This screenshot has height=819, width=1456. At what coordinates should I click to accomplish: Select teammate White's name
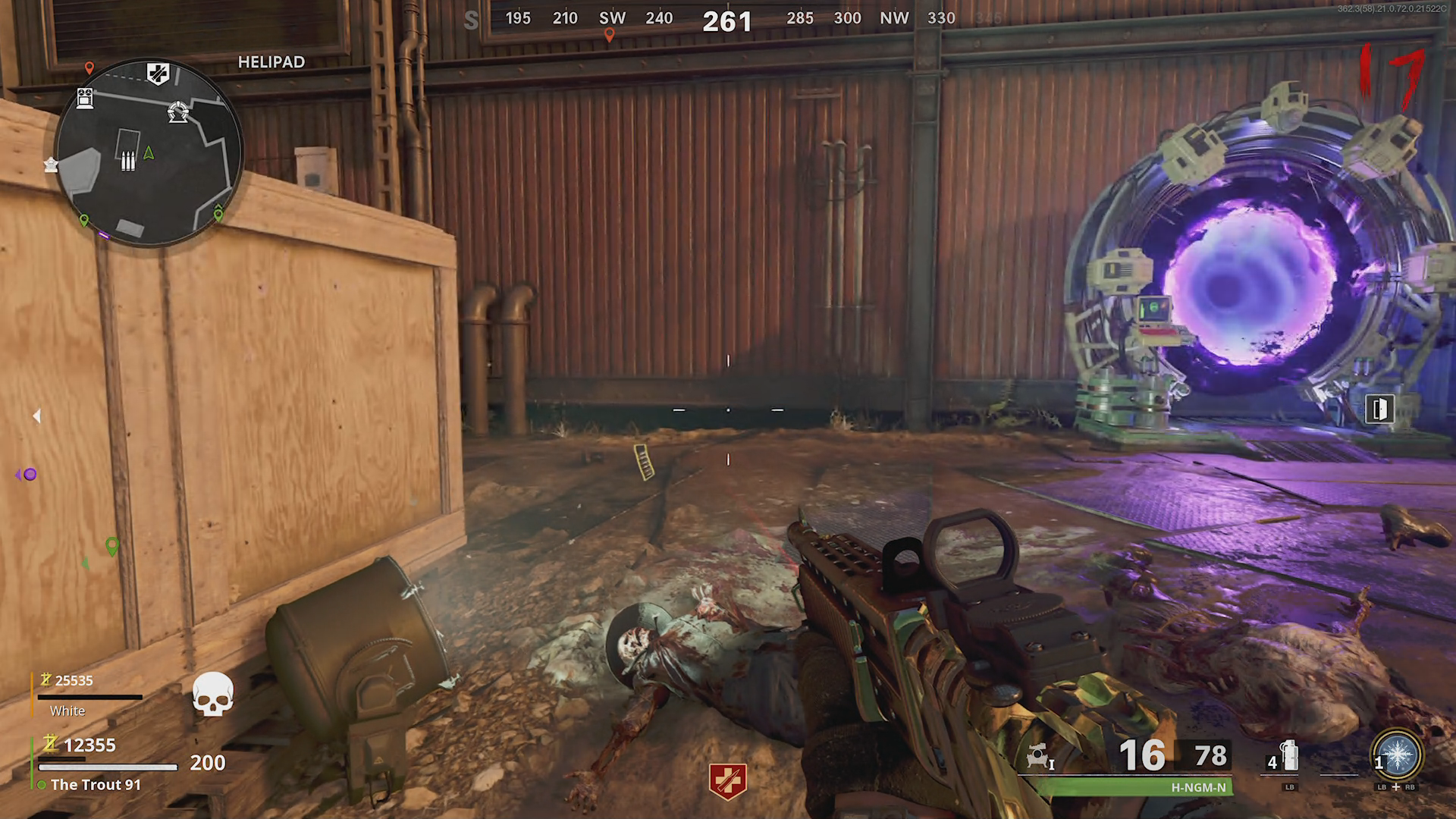tap(67, 711)
